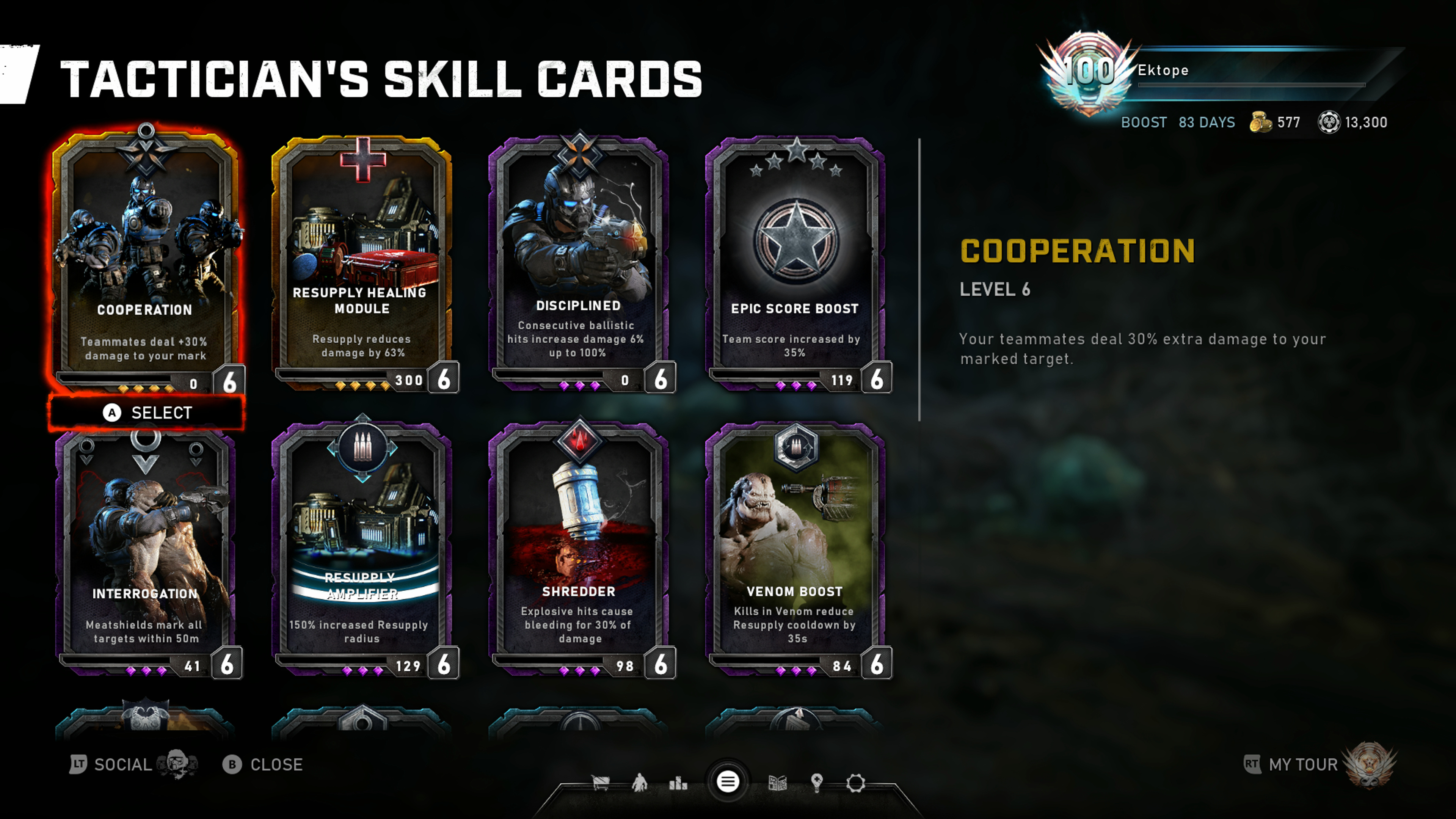Open the Social panel
Screen dimensions: 1456x819
tap(121, 765)
